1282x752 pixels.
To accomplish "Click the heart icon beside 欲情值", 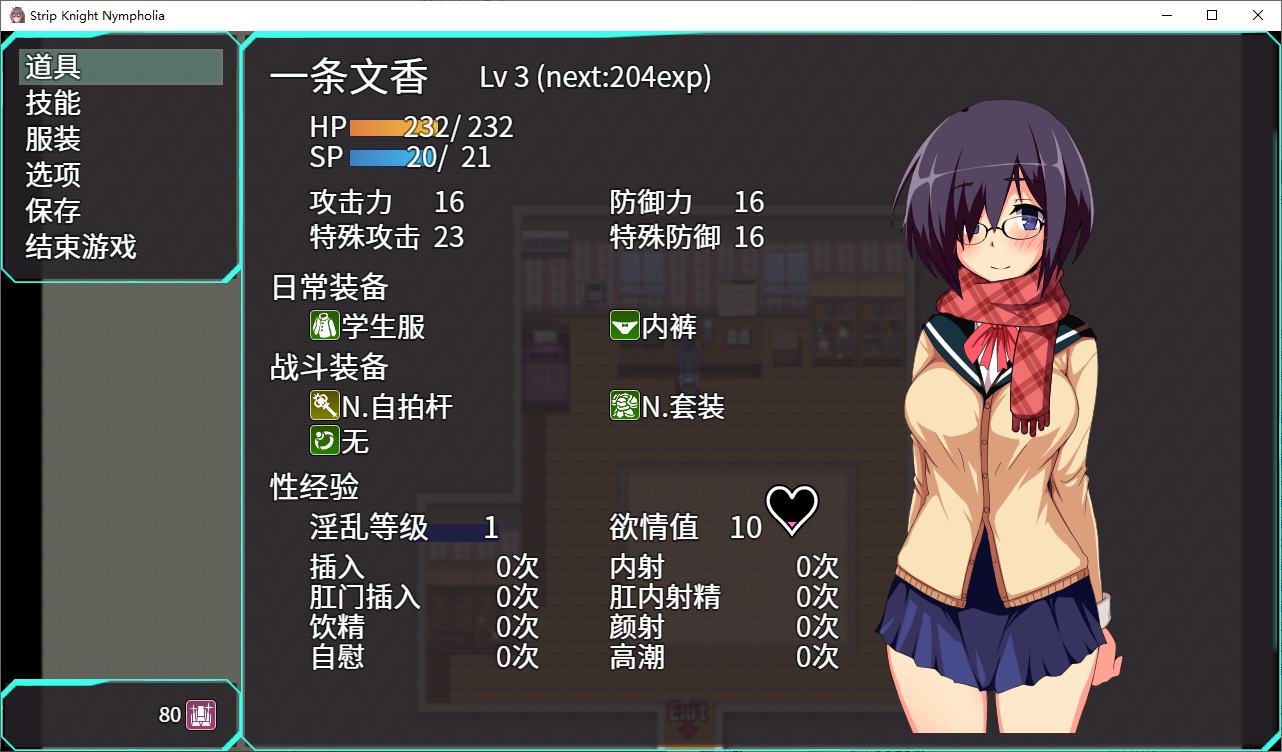I will [x=791, y=510].
